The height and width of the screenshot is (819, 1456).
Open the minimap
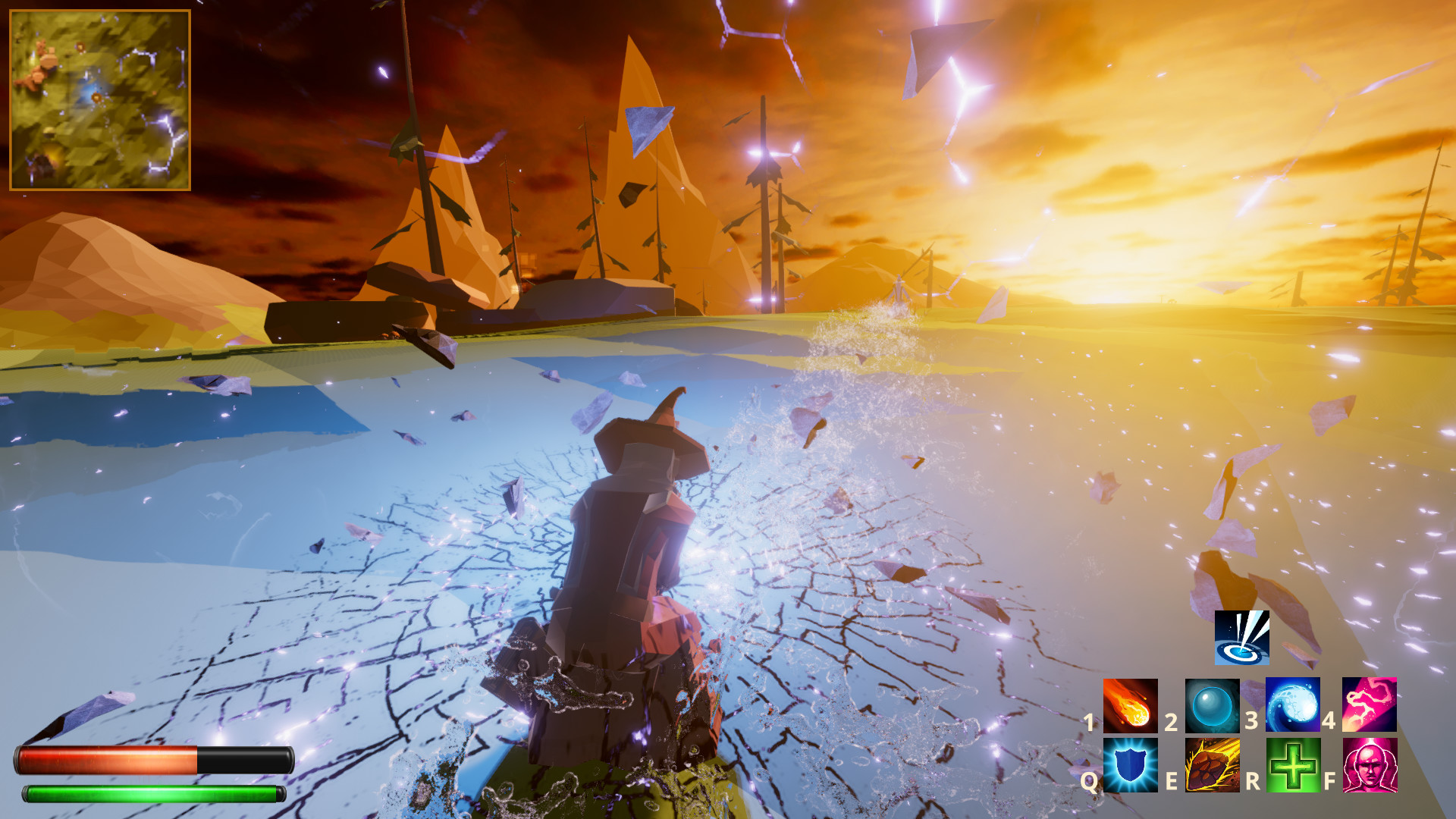click(99, 99)
